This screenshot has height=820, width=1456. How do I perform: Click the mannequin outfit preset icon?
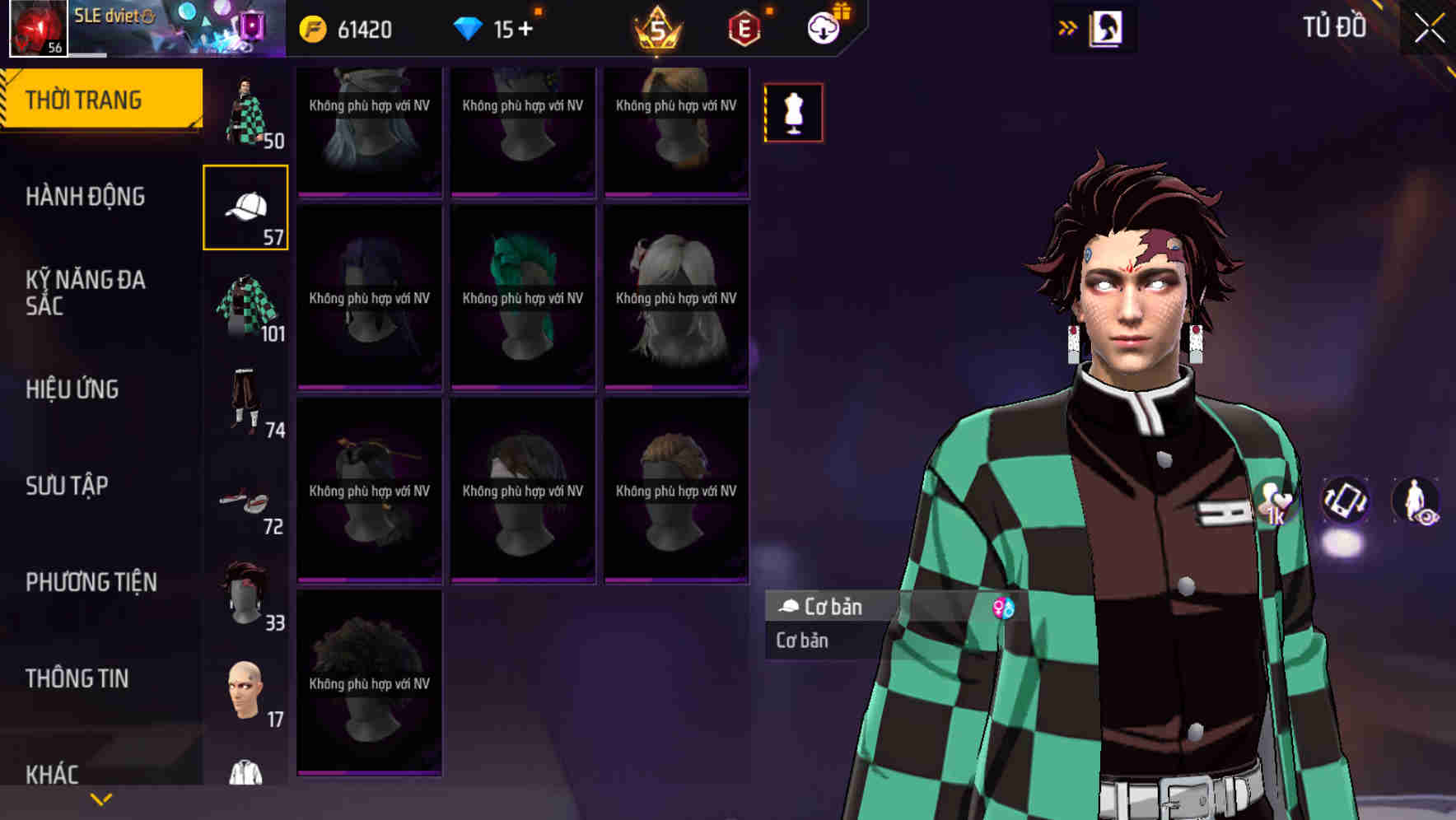coord(792,113)
